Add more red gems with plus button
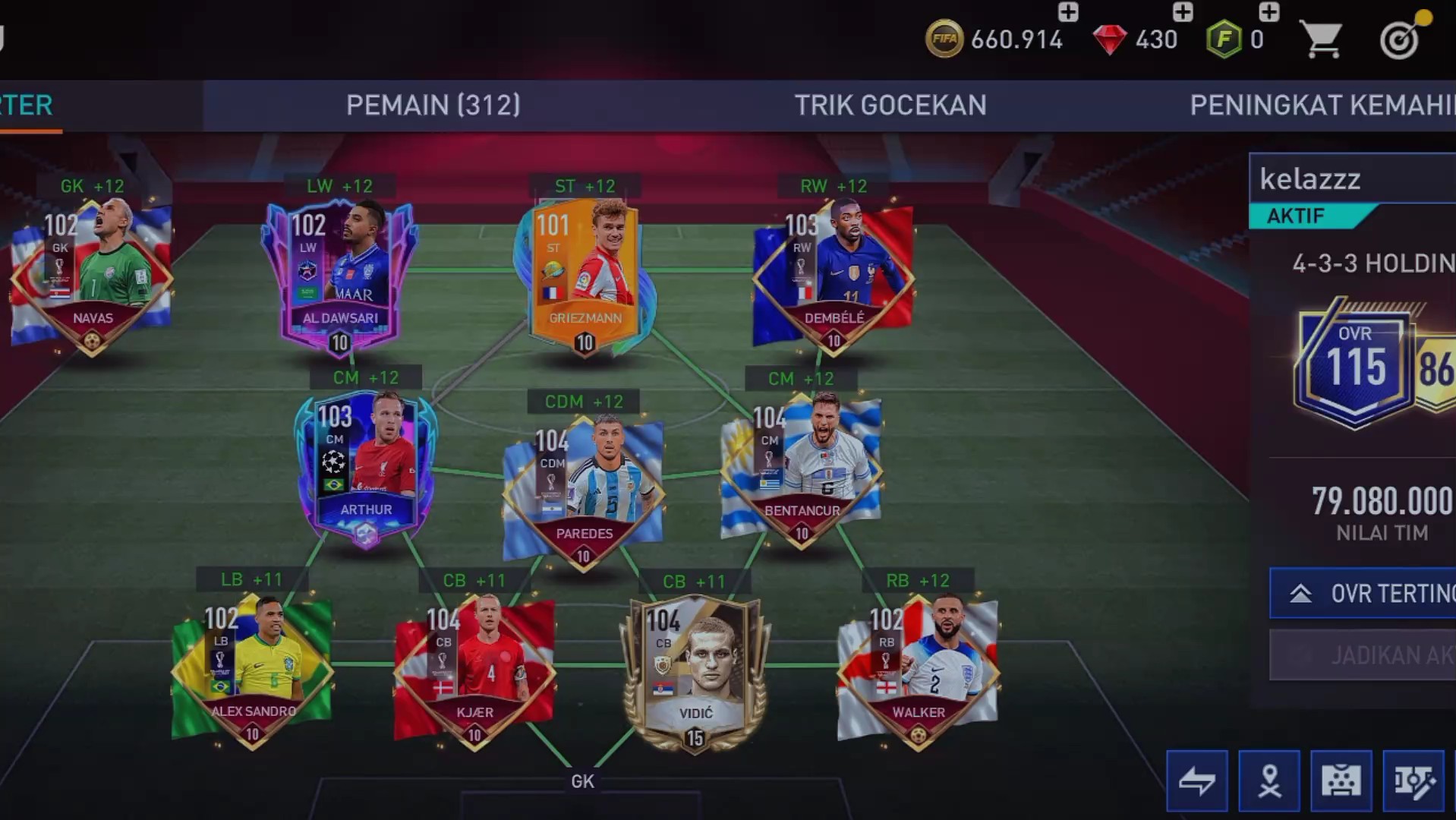The width and height of the screenshot is (1456, 820). (1182, 12)
